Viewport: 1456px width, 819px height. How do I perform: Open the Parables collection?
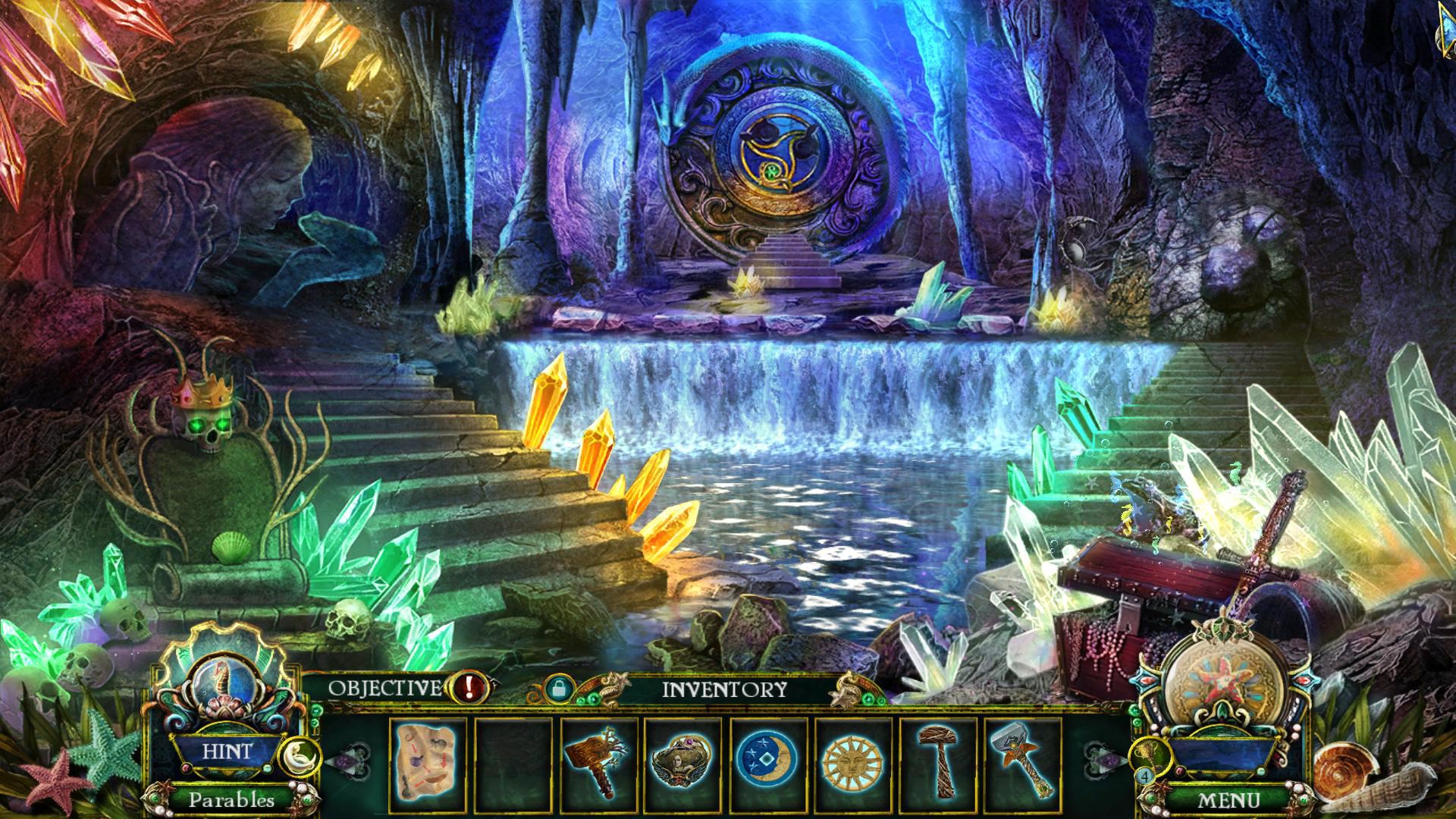231,799
